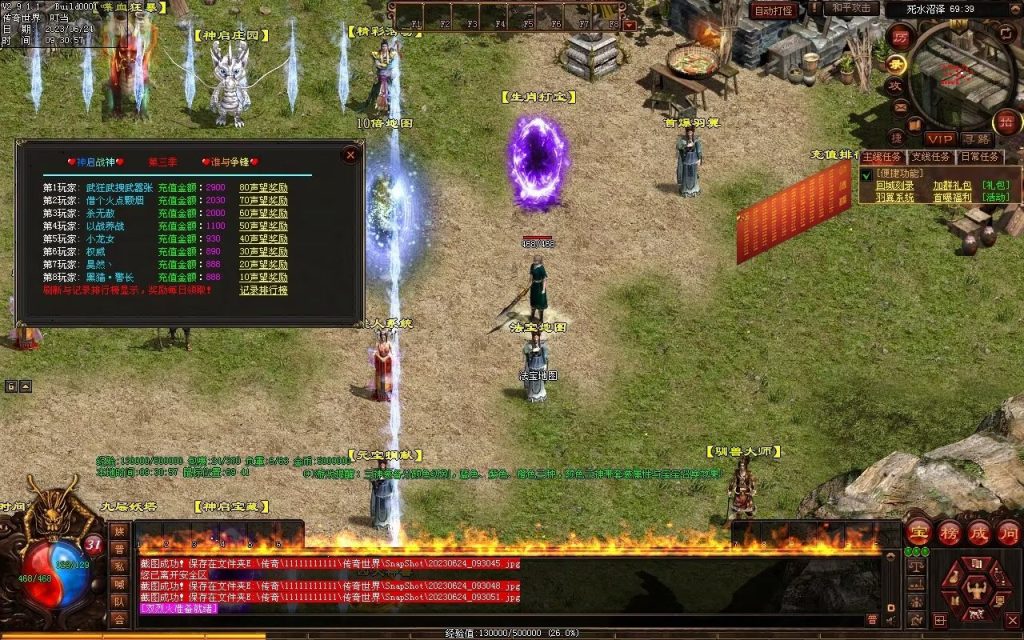
Task: Switch to the 日常任务 daily quest tab
Action: [979, 157]
